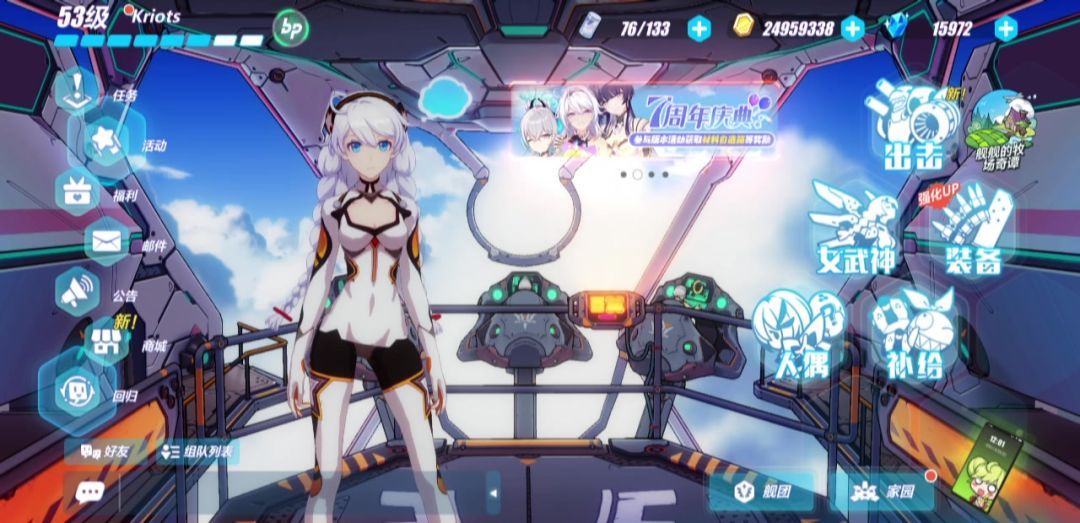Add stamina with the plus button
Screen dimensions: 1080x523
pos(698,28)
